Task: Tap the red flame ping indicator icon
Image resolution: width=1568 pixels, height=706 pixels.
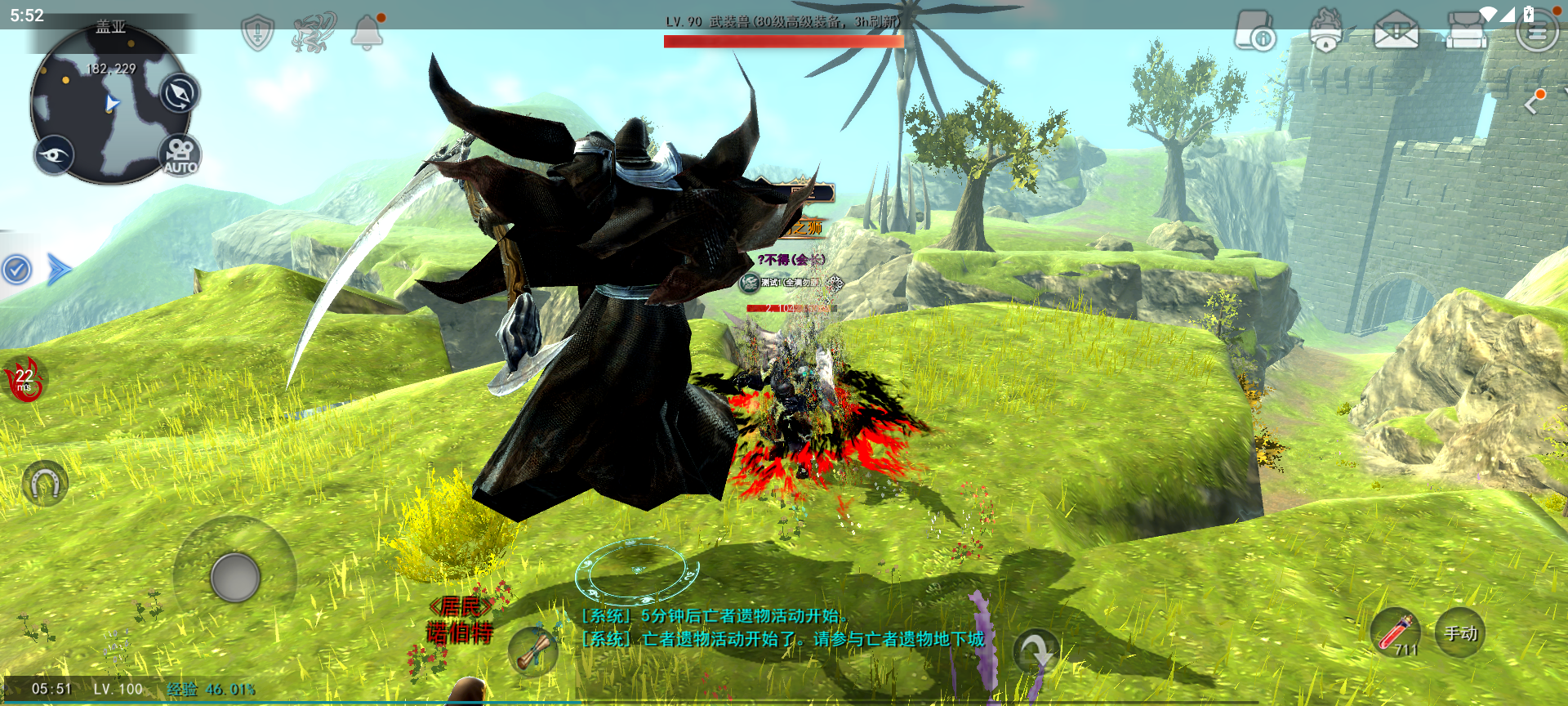Action: point(24,379)
